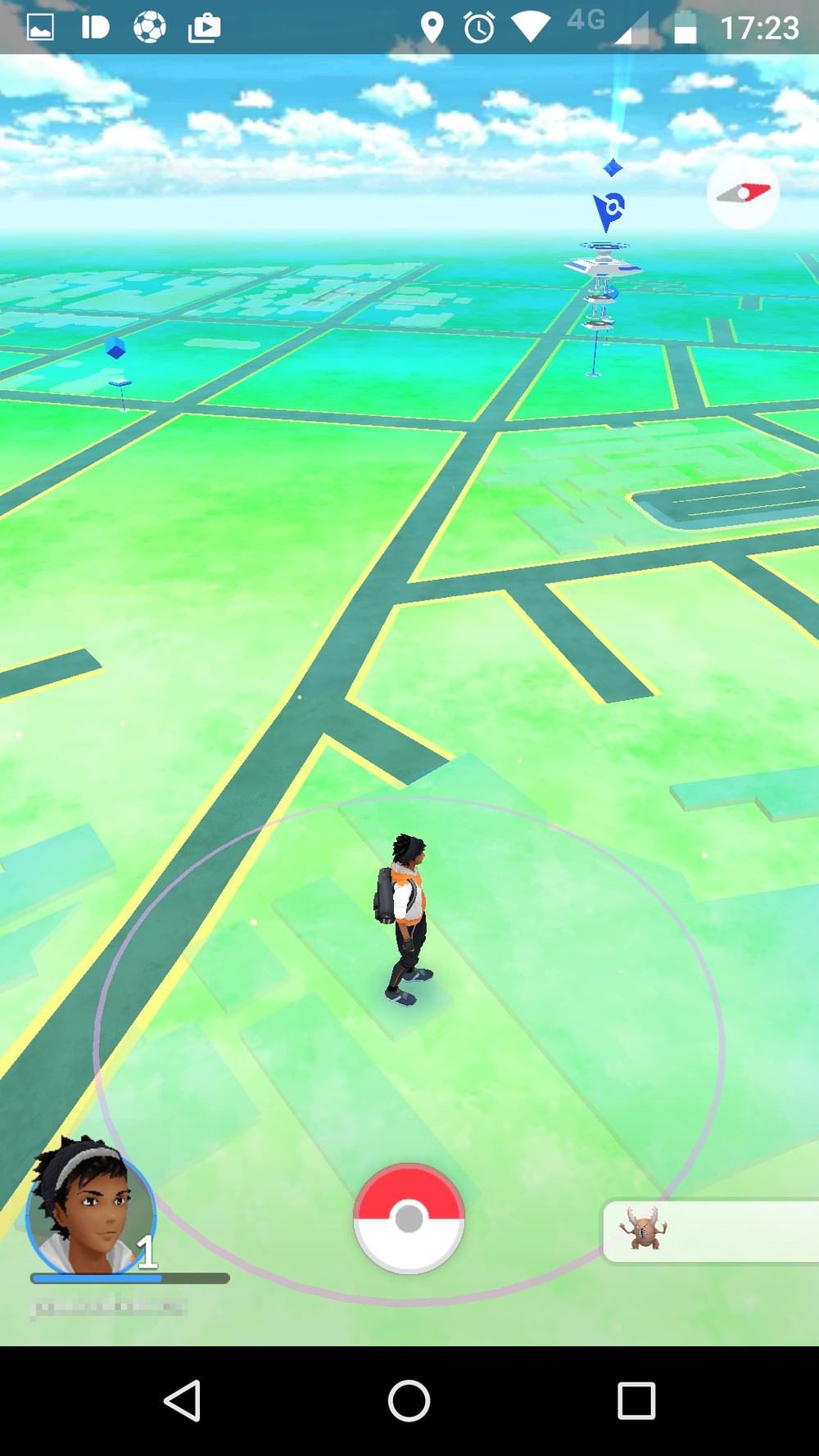Tap the compass to toggle map orientation
The image size is (819, 1456).
743,193
